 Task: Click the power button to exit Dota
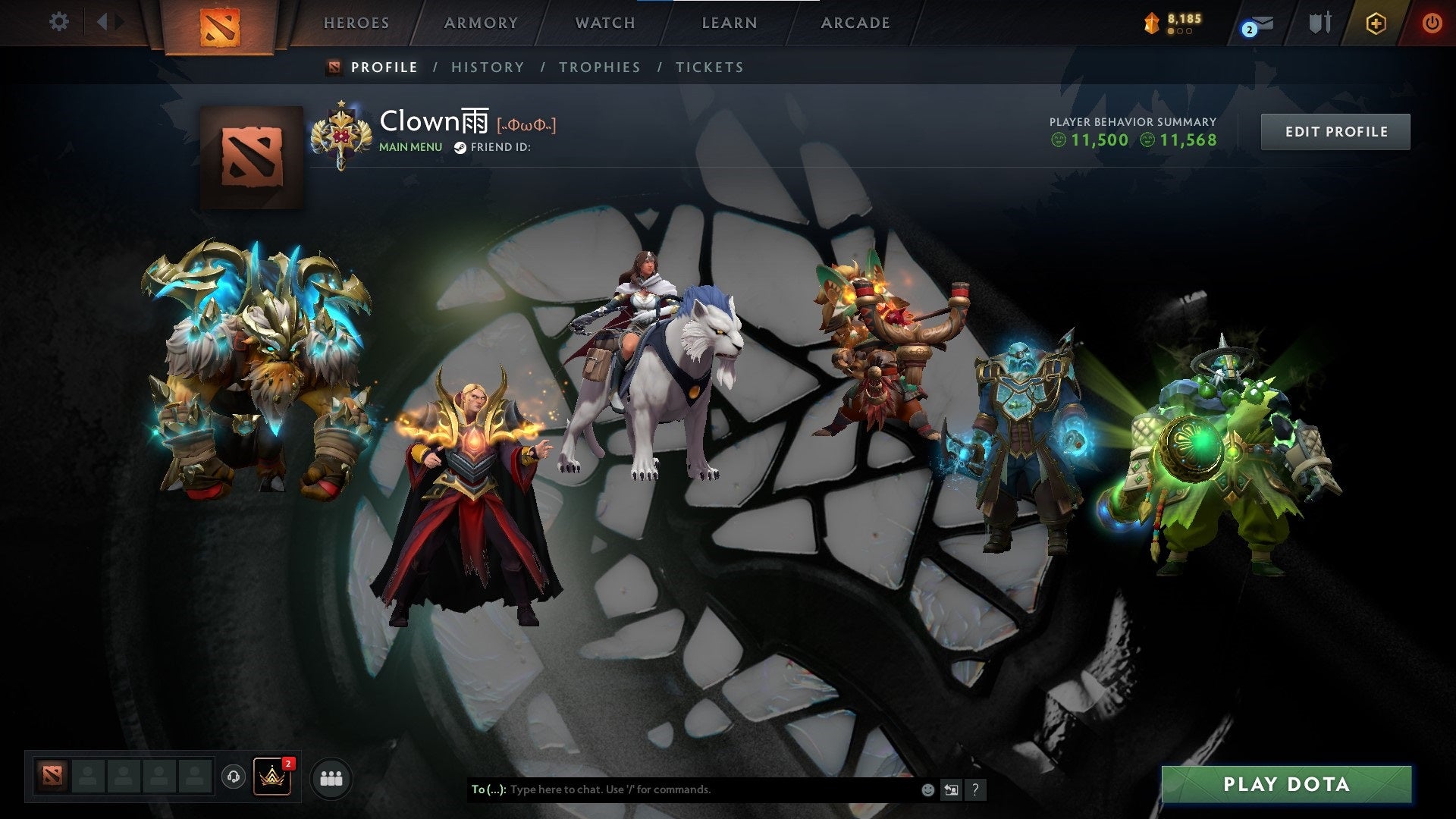tap(1432, 23)
